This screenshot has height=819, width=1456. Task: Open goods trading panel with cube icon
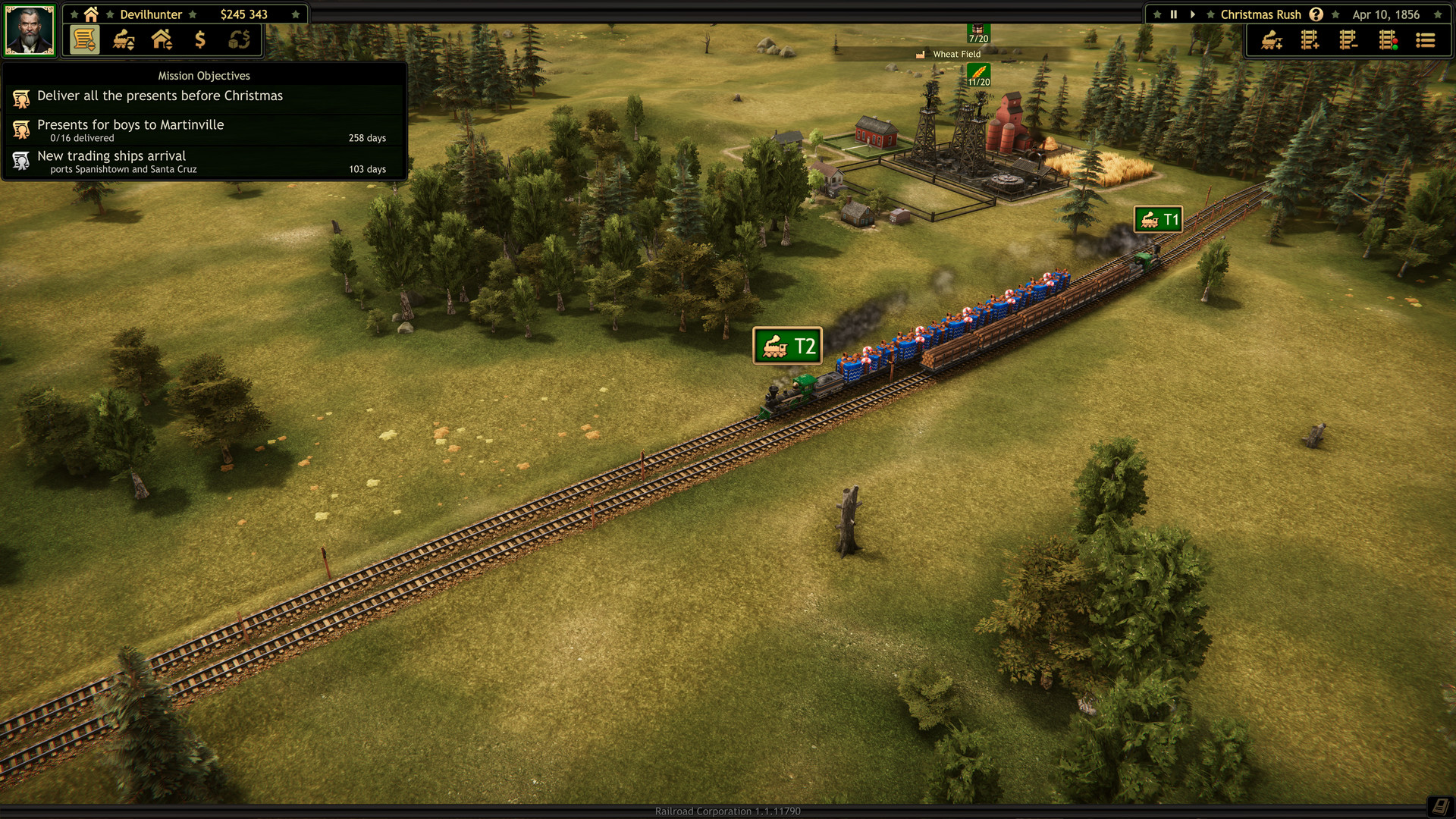[x=240, y=40]
